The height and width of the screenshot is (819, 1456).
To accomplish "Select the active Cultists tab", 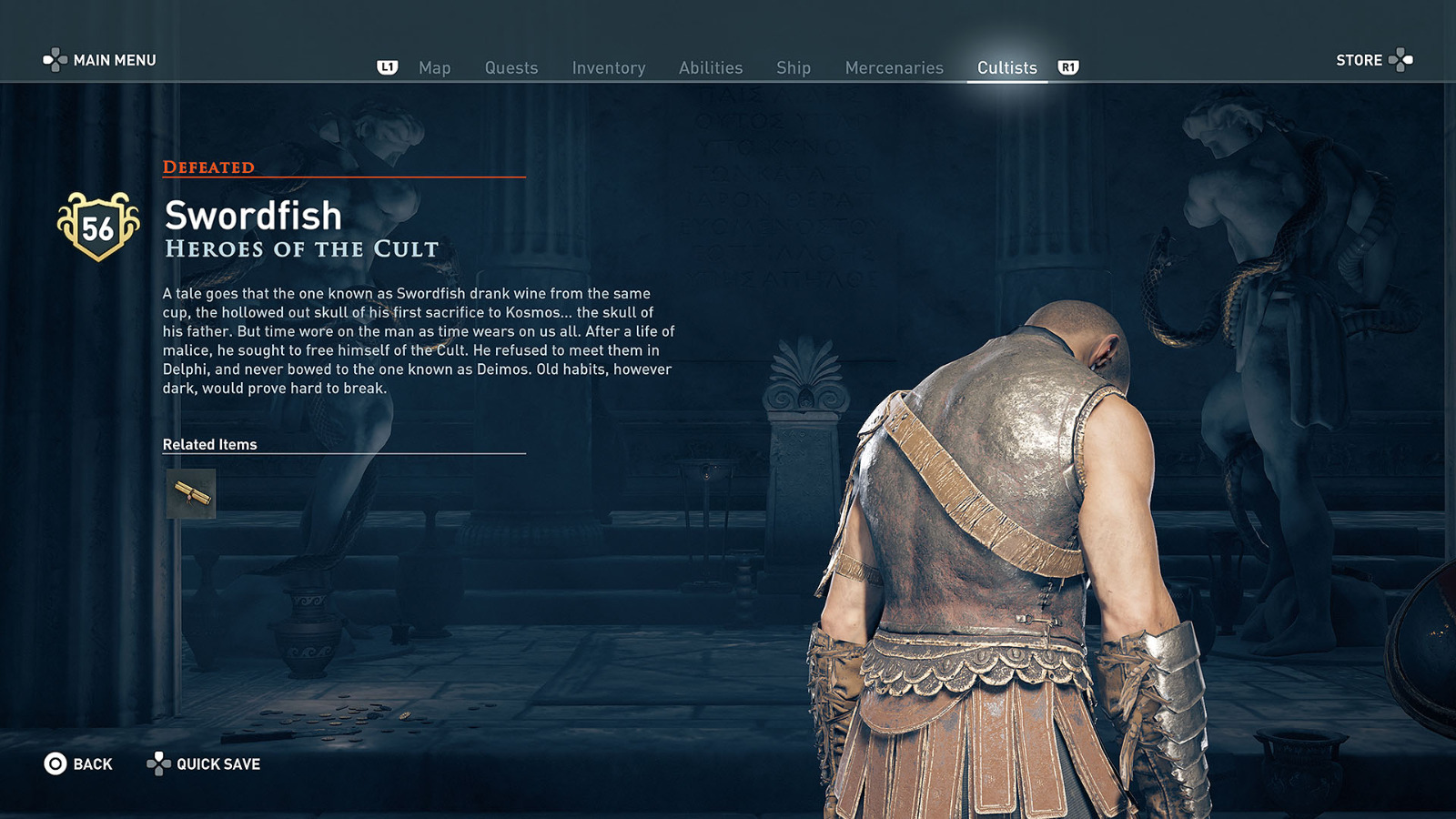I will (x=1006, y=67).
